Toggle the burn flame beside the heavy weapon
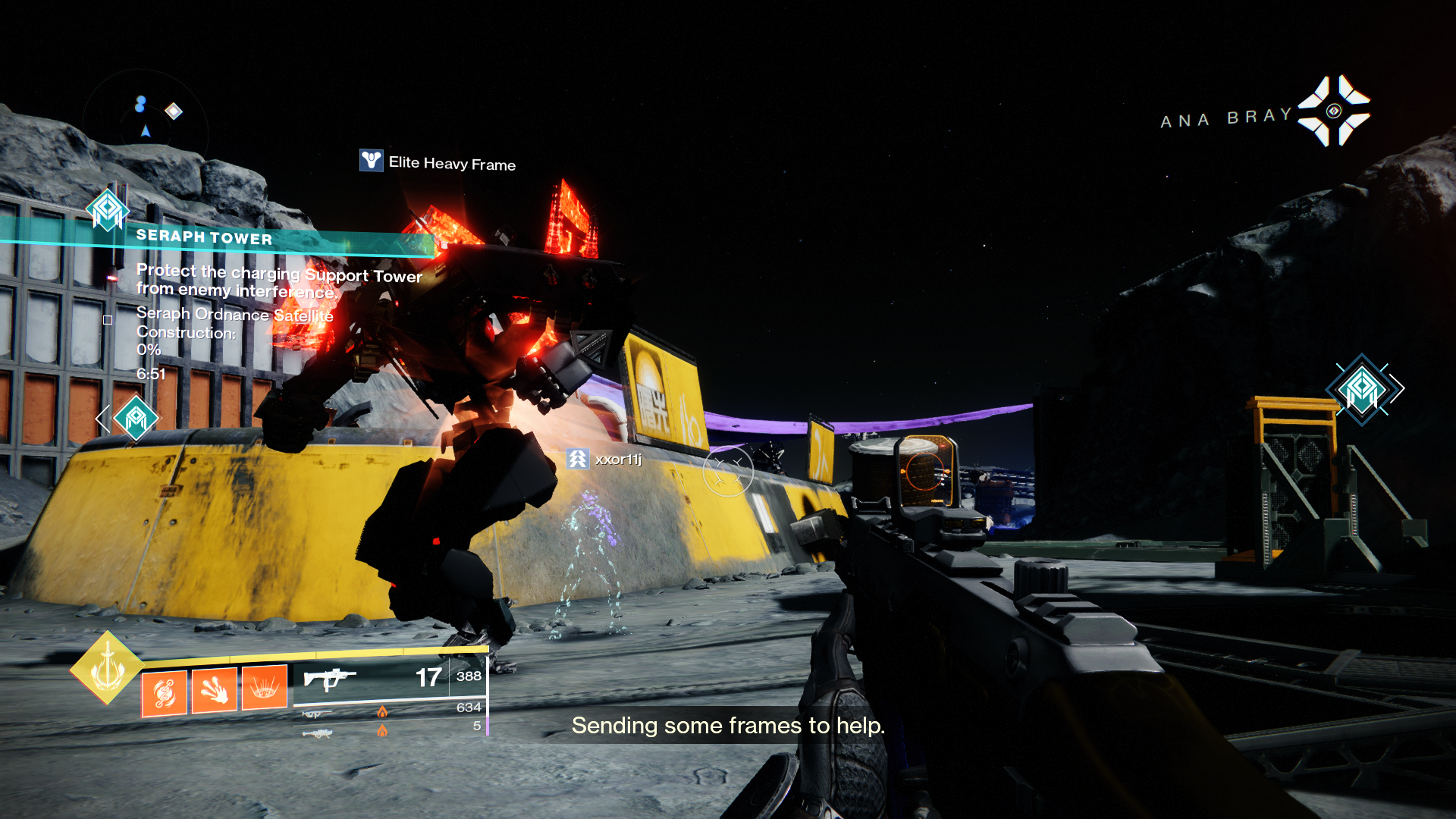Viewport: 1456px width, 819px height. point(383,730)
